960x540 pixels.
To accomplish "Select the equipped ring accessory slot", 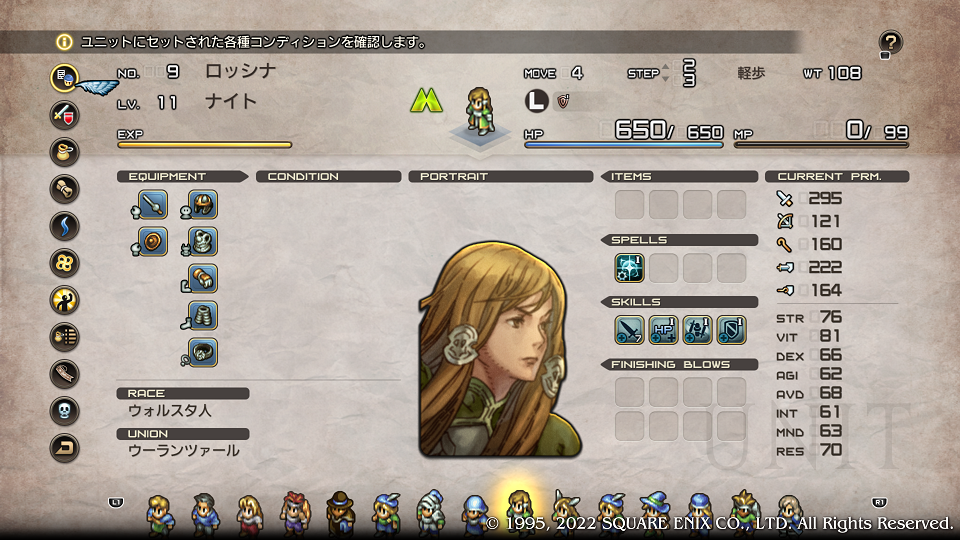I will pos(203,352).
